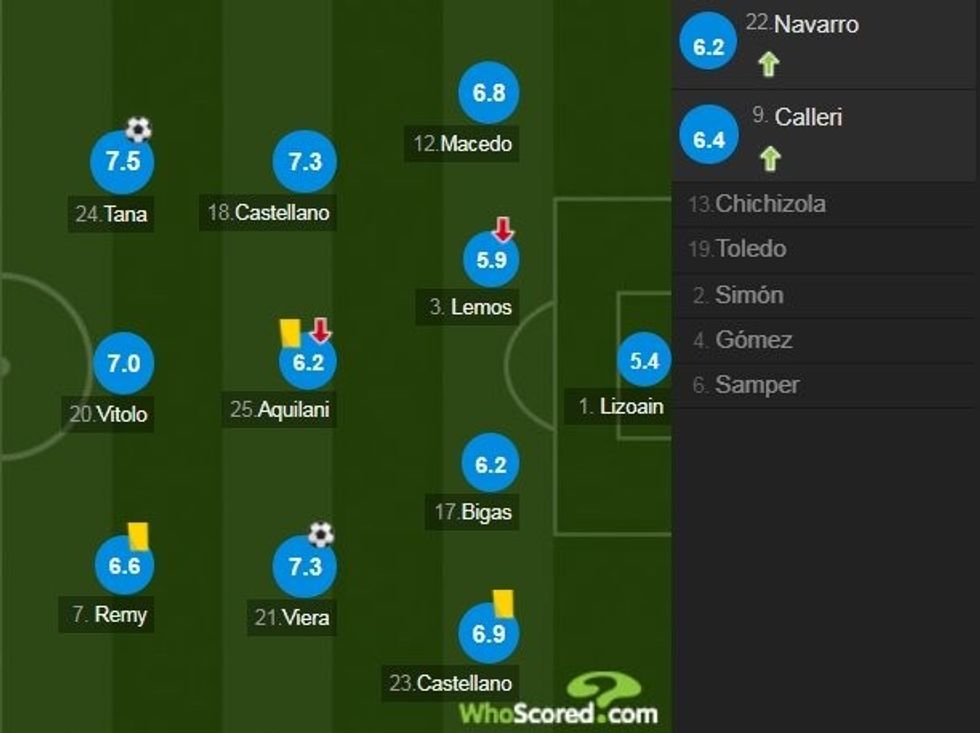Choose Chichizola in the bench list
The height and width of the screenshot is (733, 980).
point(825,204)
